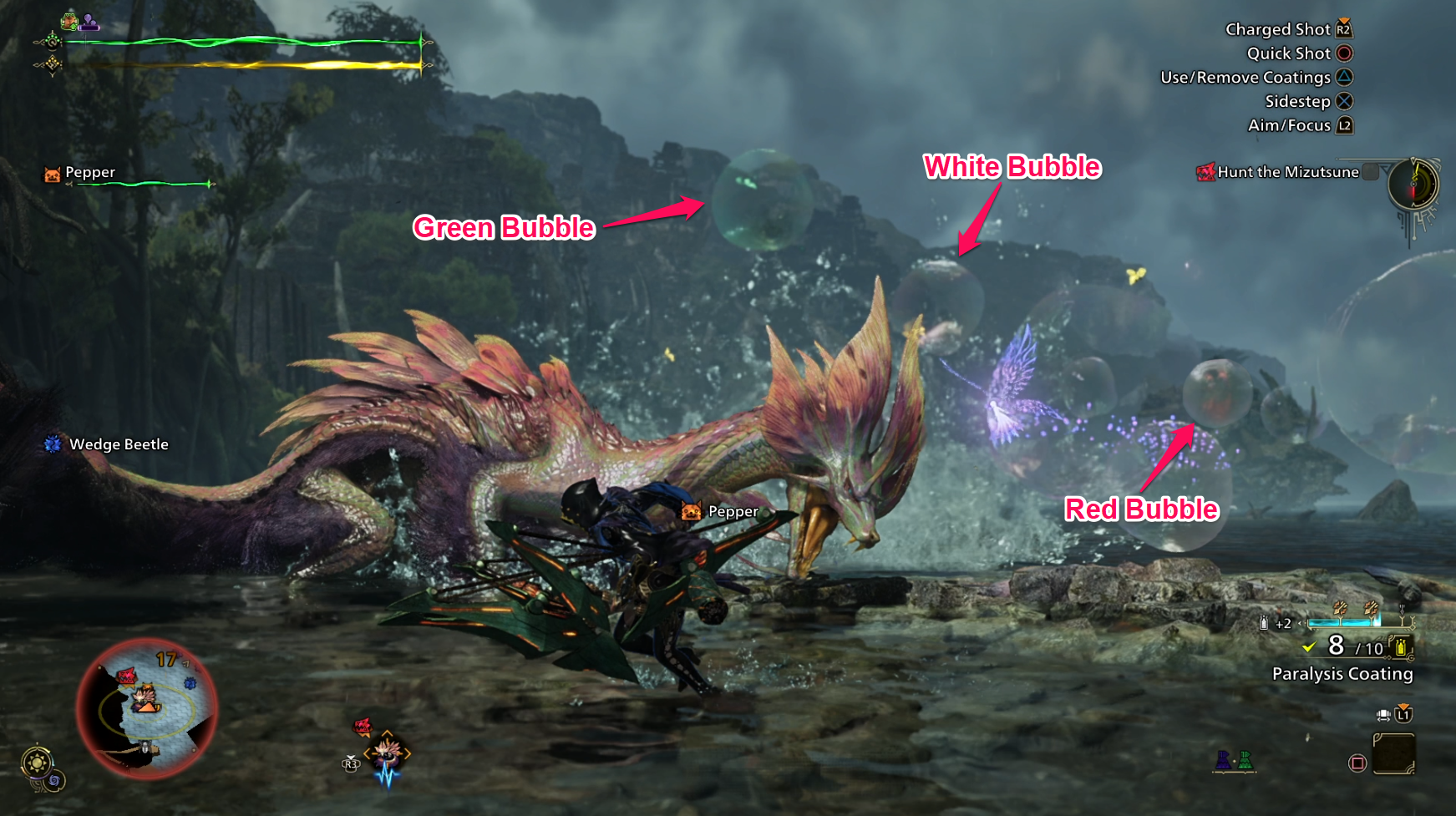1456x816 pixels.
Task: Click the orange chevron above the L1 prompt
Action: (1404, 705)
